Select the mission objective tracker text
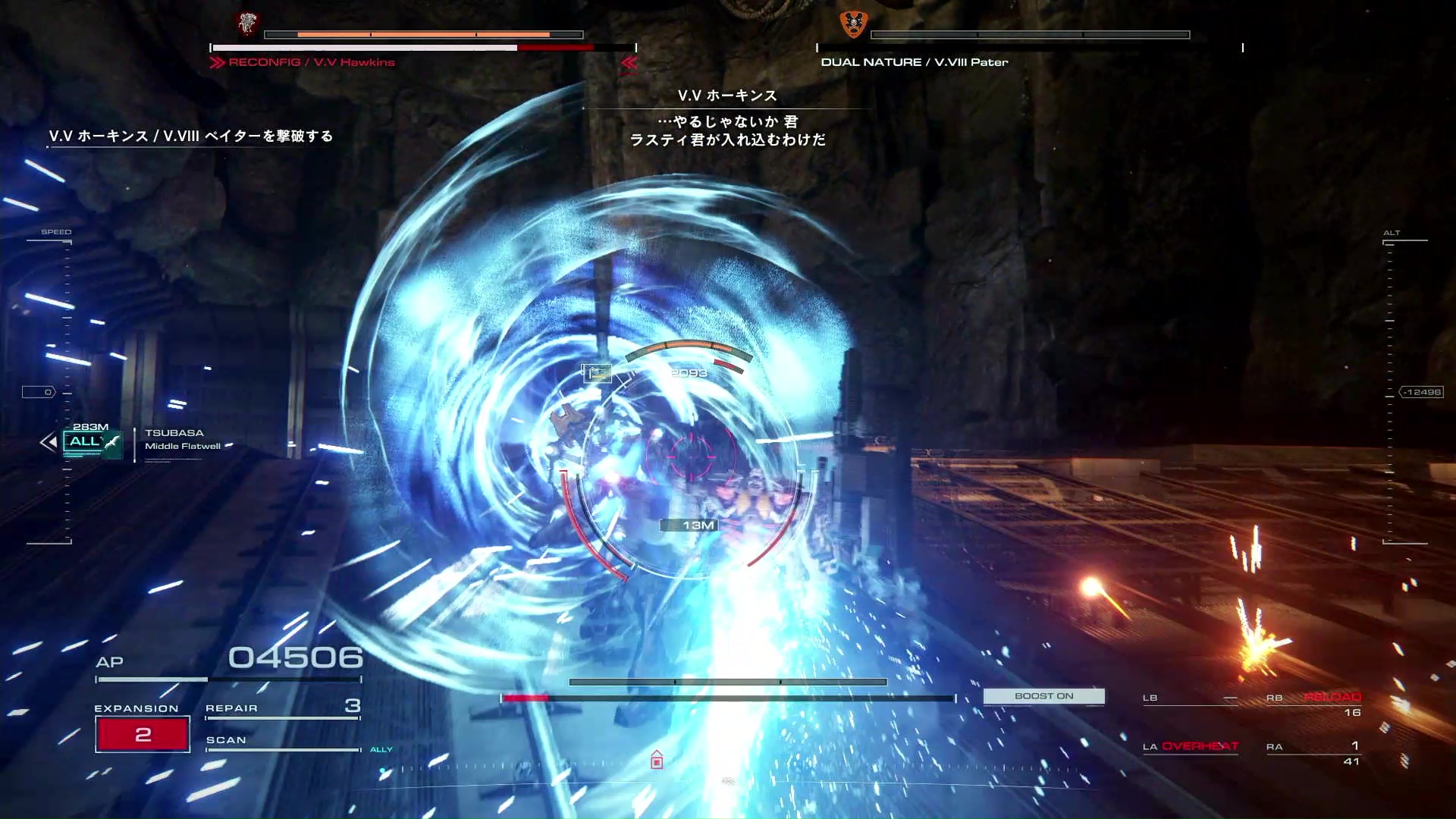 tap(191, 136)
